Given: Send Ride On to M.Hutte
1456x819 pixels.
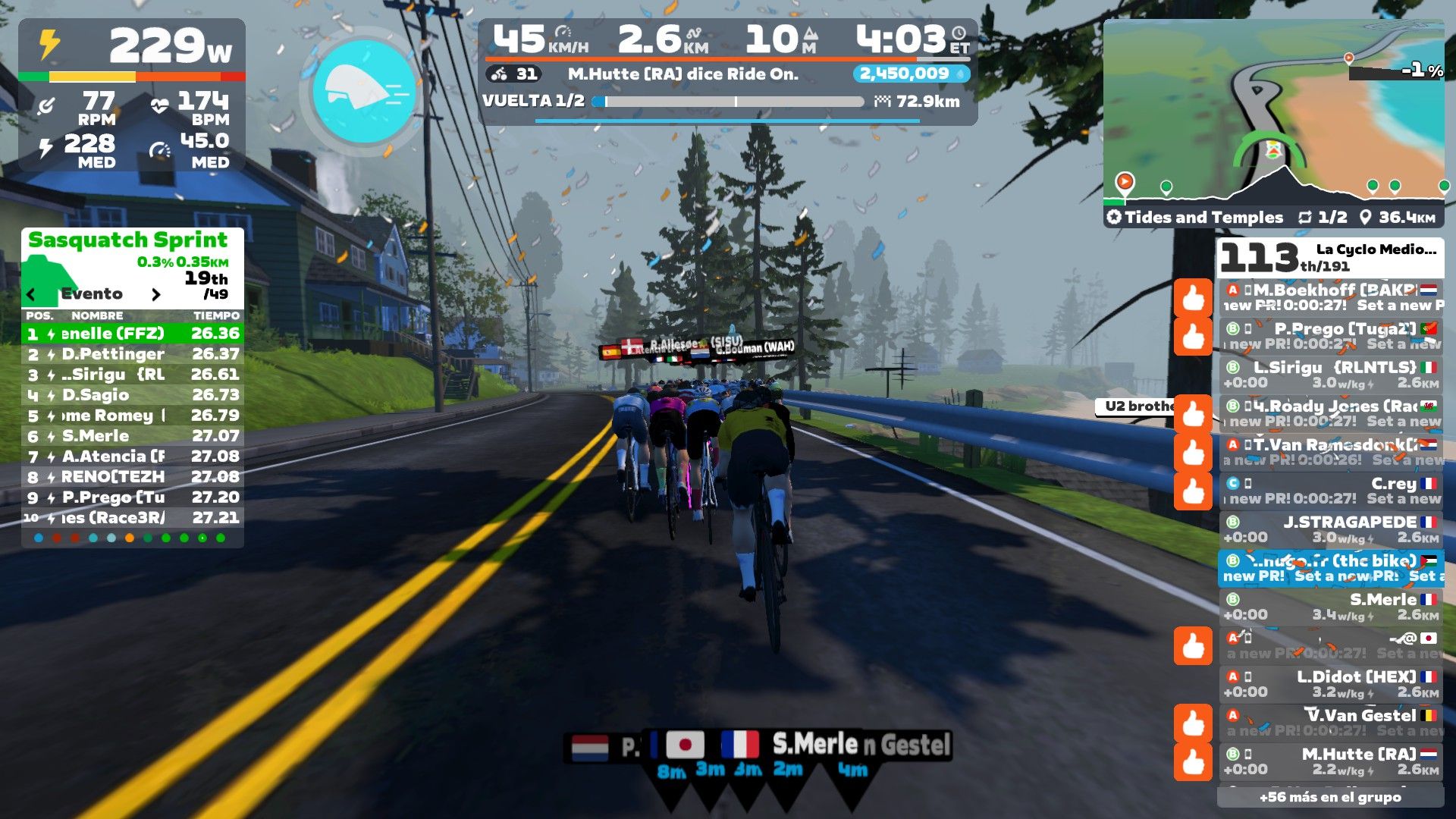Looking at the screenshot, I should 1193,761.
